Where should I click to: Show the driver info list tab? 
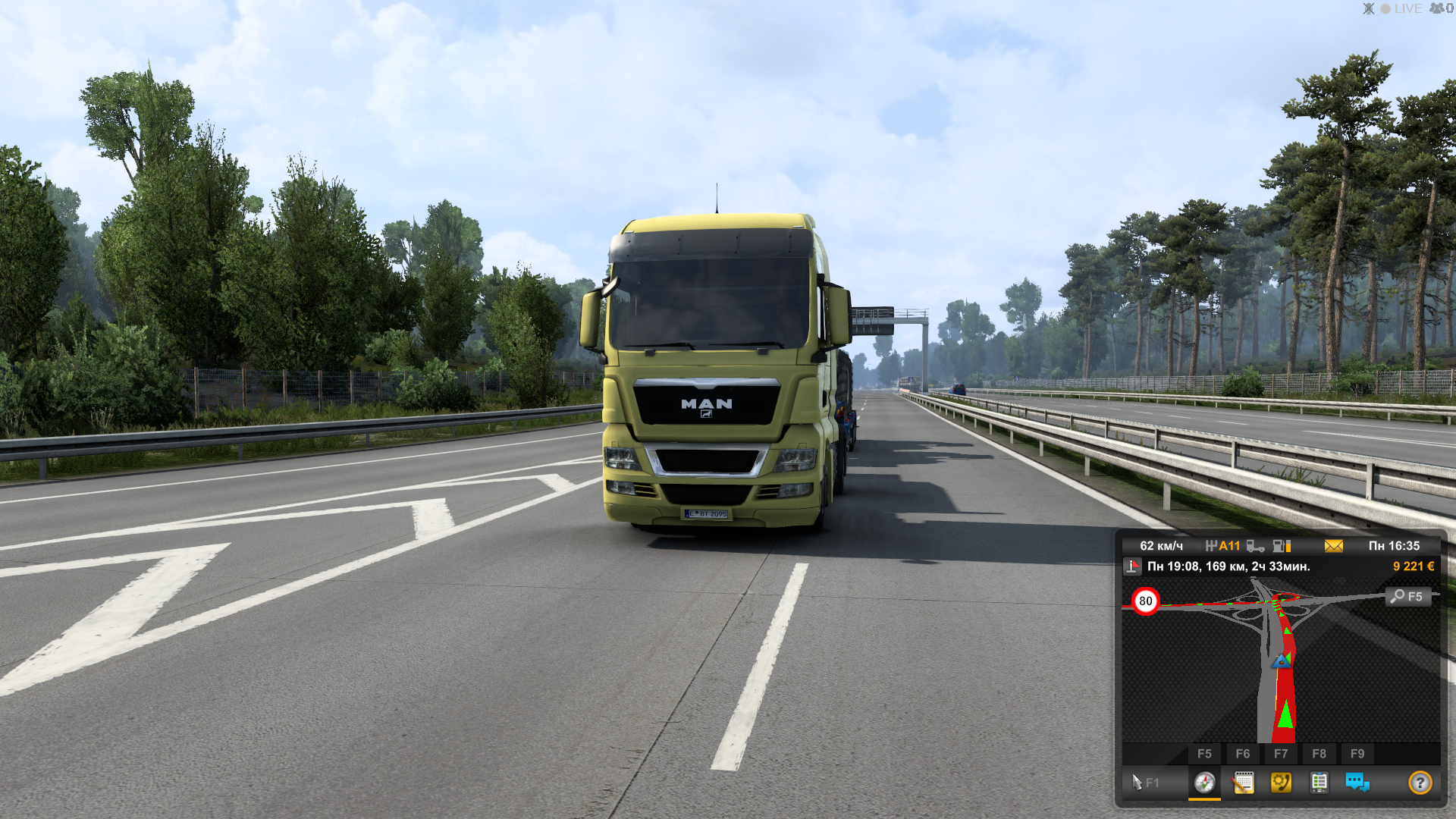point(1319,782)
